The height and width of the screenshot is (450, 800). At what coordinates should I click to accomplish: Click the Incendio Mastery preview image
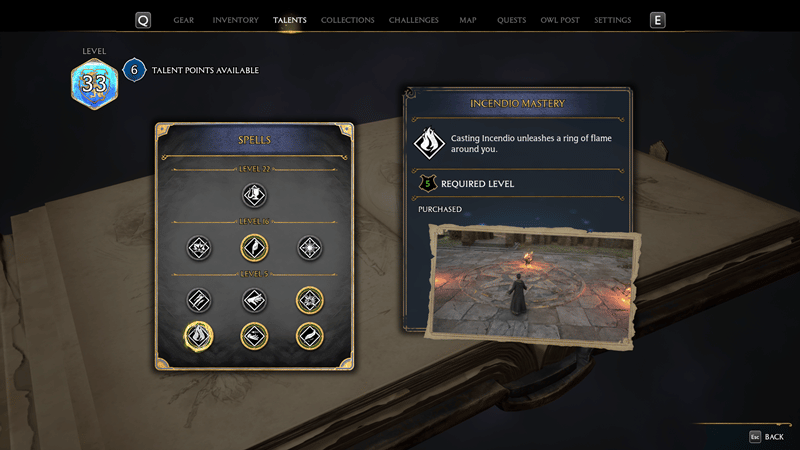[x=532, y=282]
